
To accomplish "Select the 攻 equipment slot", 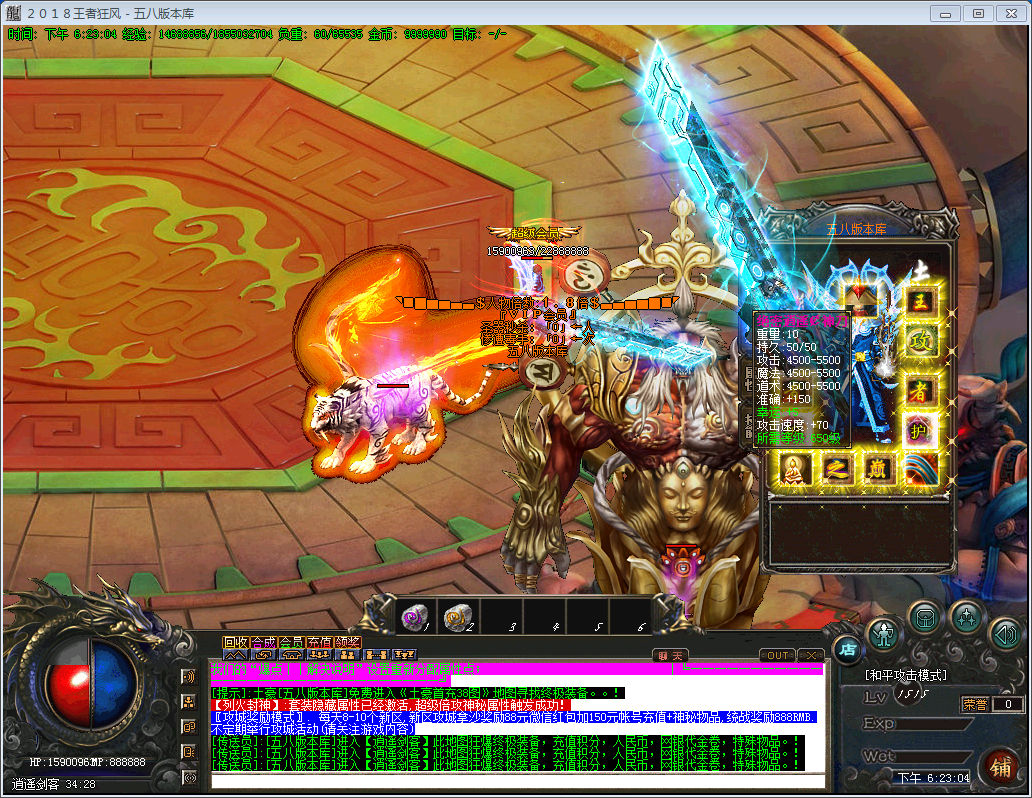I will [921, 342].
